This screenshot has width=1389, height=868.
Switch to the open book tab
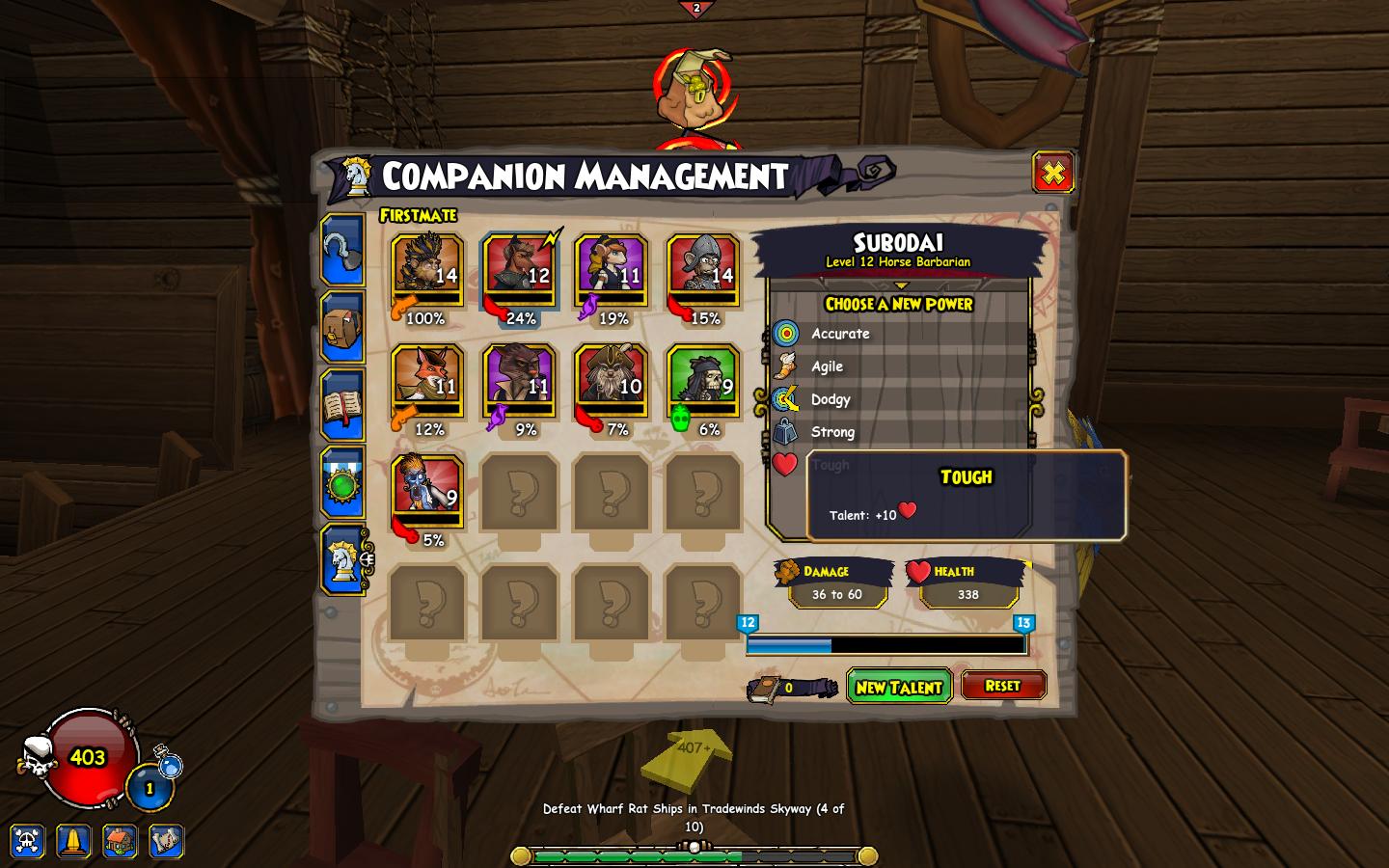[x=342, y=405]
